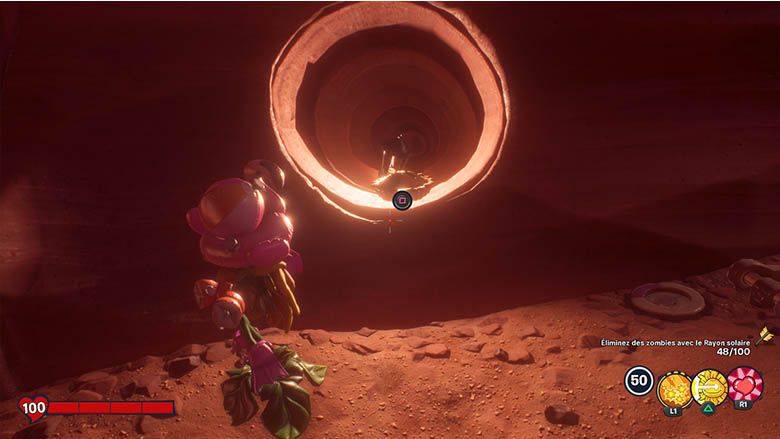Select the Rayon solaire zombie objective tracker
780x439 pixels.
673,346
